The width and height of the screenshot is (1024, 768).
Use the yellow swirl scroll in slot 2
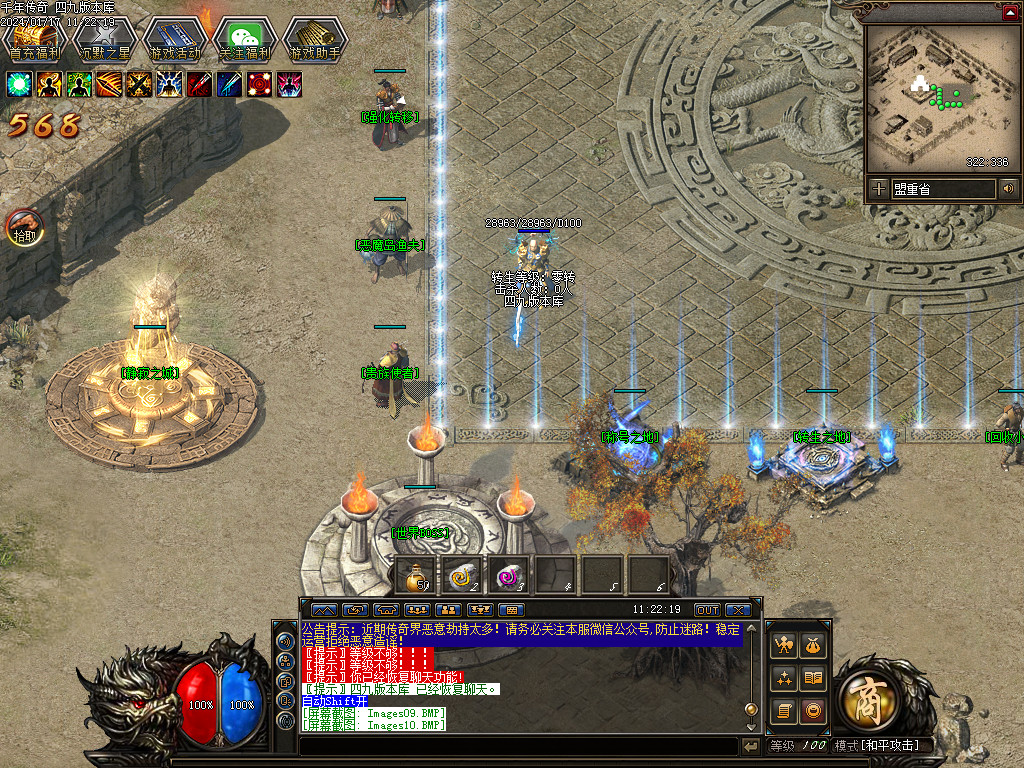tap(462, 575)
